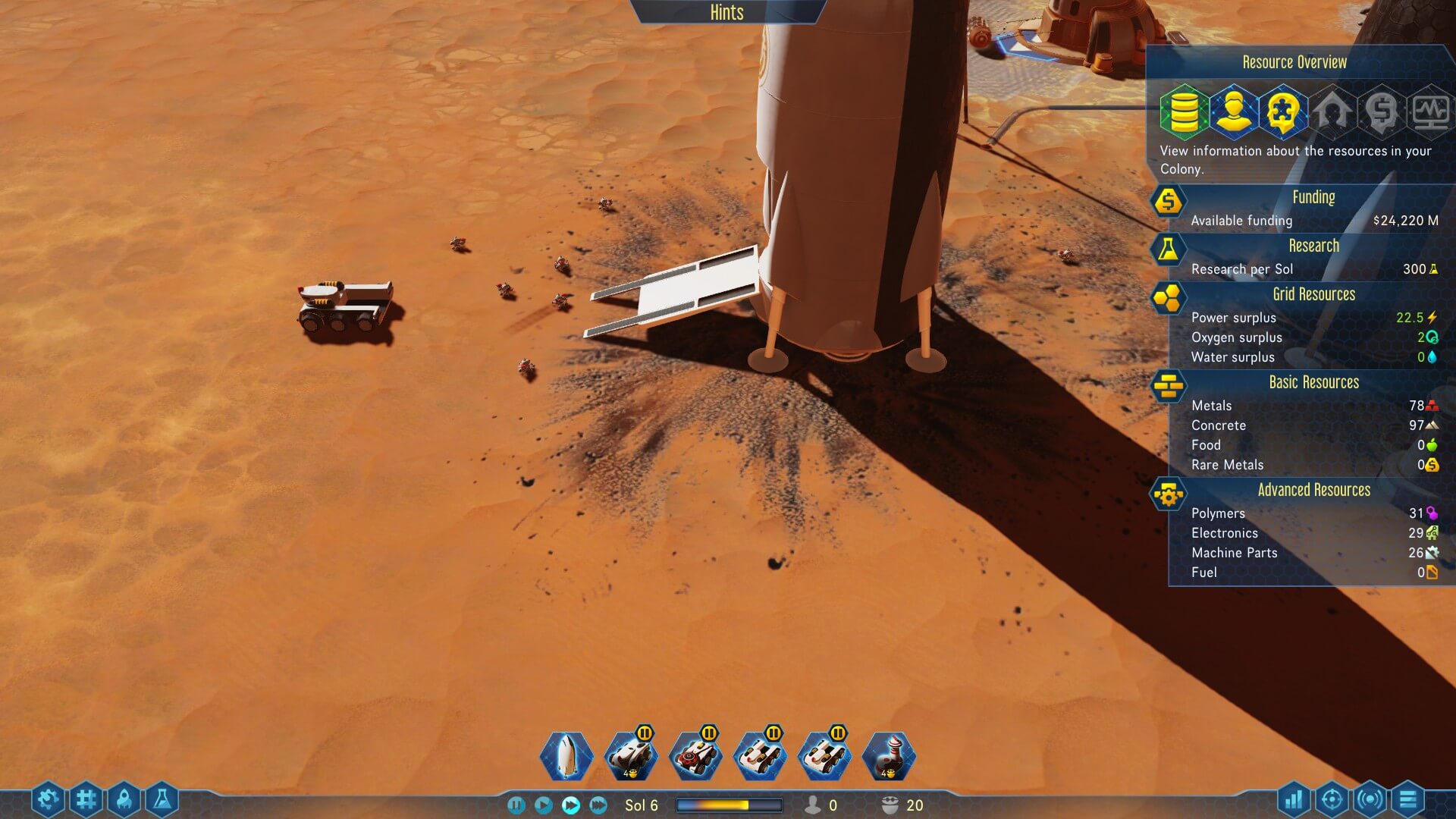
Task: Open the research flask screen
Action: click(162, 799)
